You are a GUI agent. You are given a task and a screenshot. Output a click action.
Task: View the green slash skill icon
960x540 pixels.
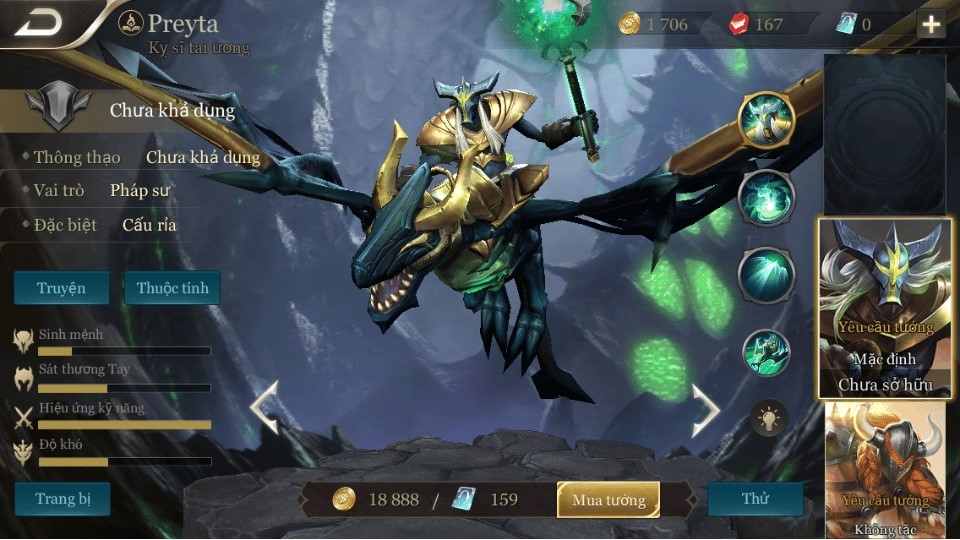coord(766,274)
